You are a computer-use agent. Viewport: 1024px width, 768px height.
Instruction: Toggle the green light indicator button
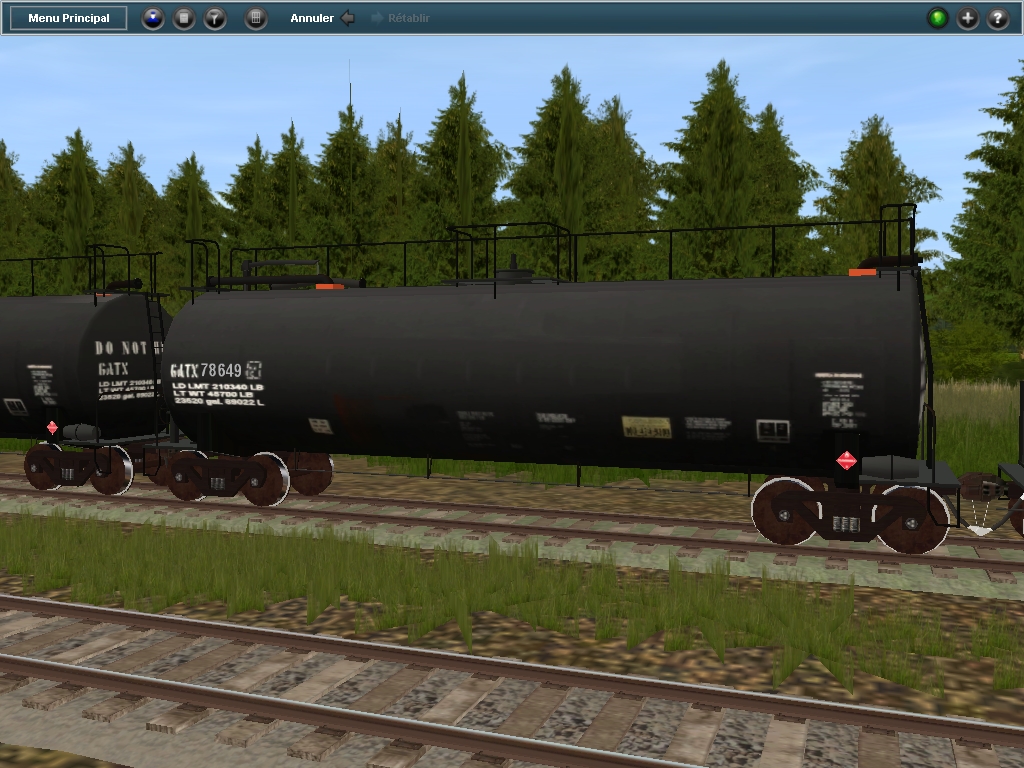937,18
